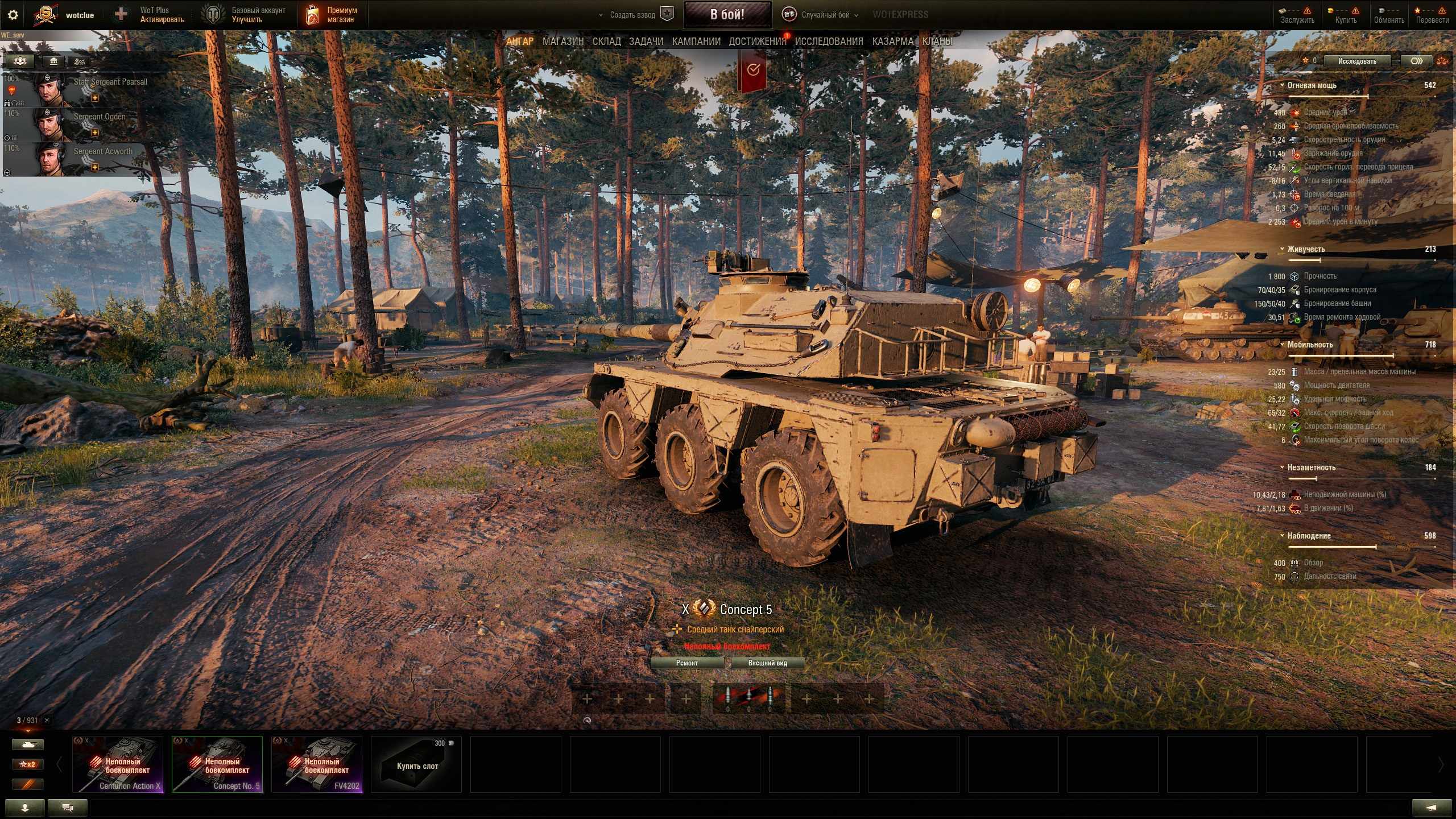Select Centurion Action X in carousel

118,764
